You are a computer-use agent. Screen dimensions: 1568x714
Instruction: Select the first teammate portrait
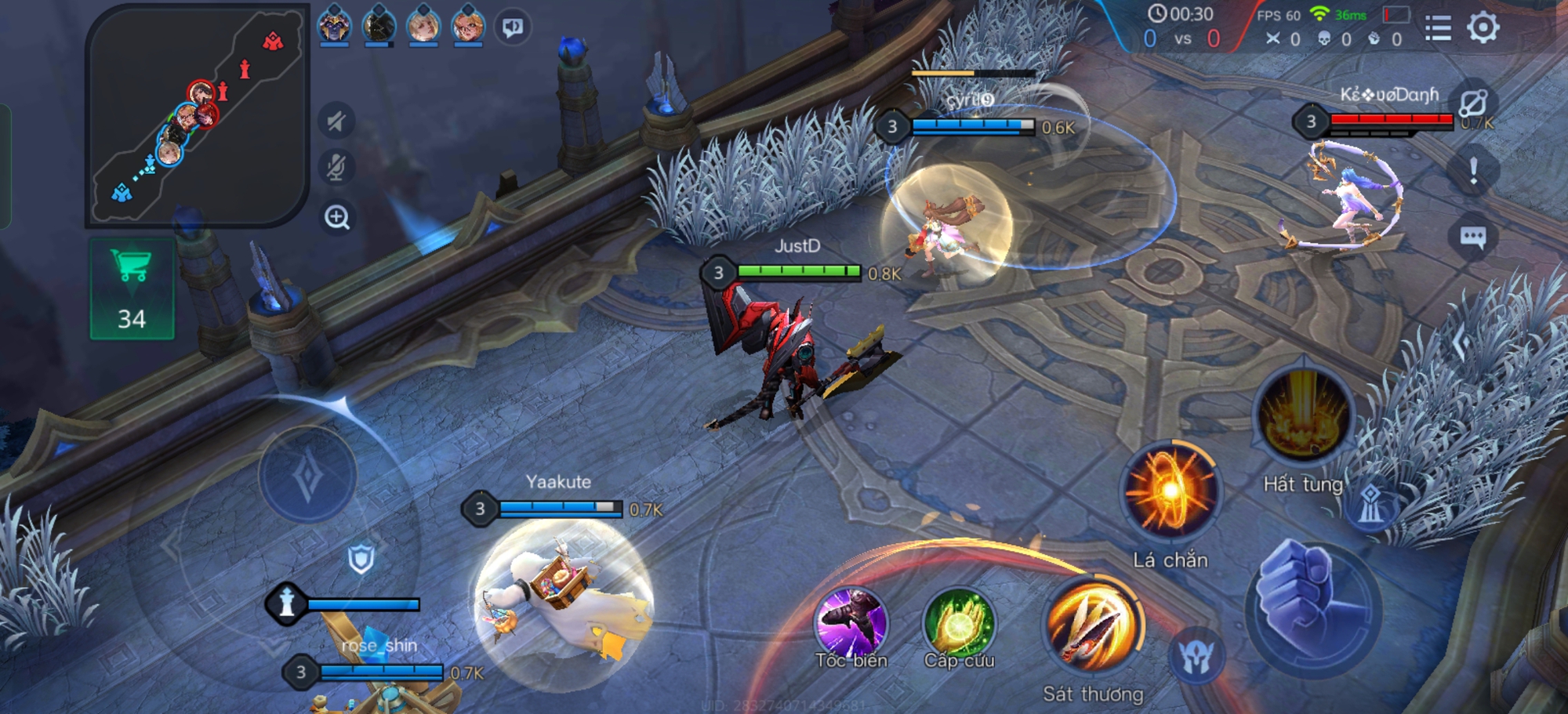[x=334, y=25]
